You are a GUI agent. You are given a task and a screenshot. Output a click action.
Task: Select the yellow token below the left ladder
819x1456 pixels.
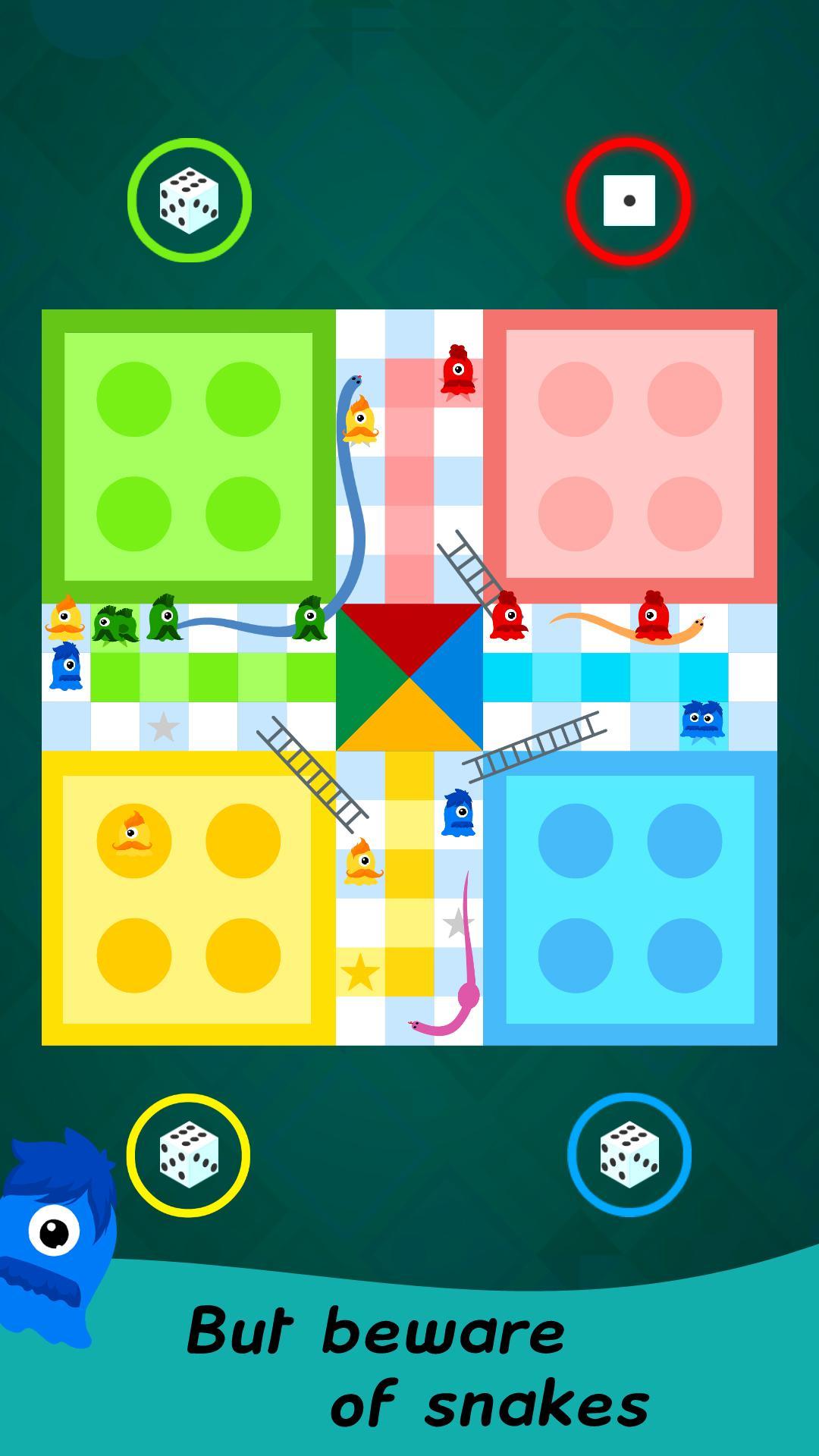(x=362, y=863)
